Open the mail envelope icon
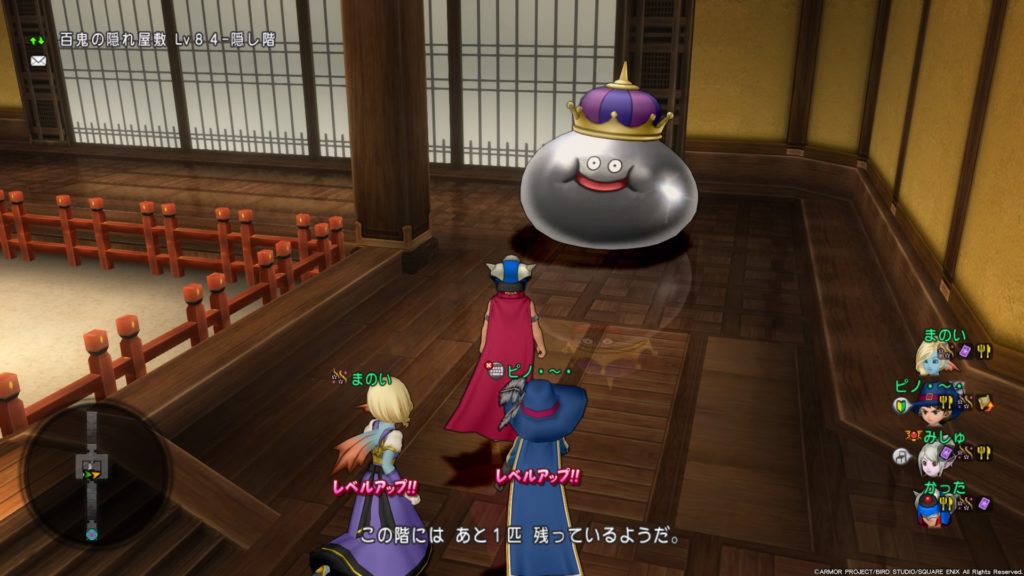 pyautogui.click(x=39, y=60)
